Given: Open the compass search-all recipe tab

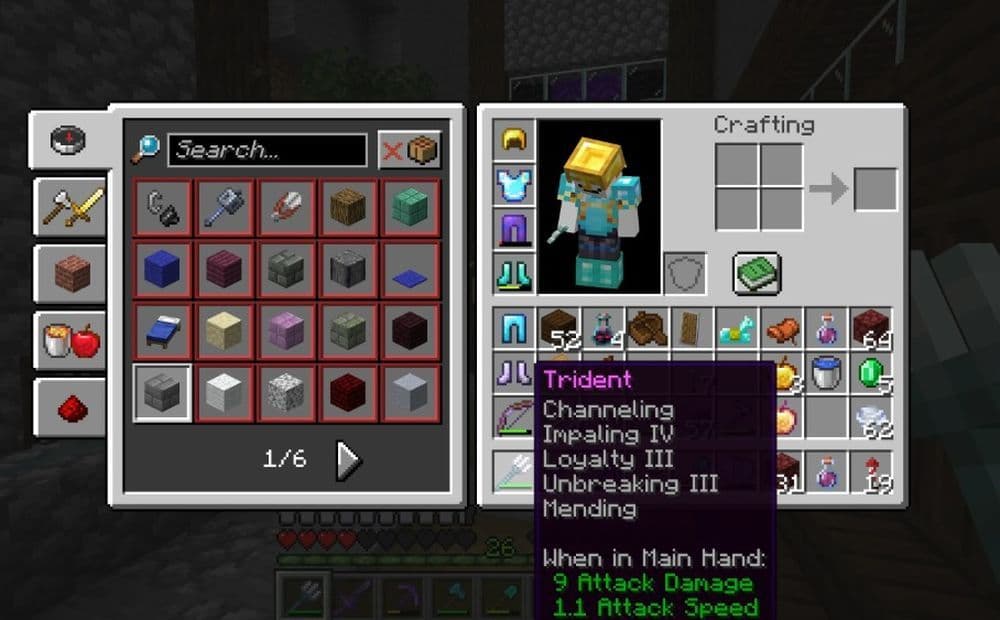Looking at the screenshot, I should (x=68, y=141).
